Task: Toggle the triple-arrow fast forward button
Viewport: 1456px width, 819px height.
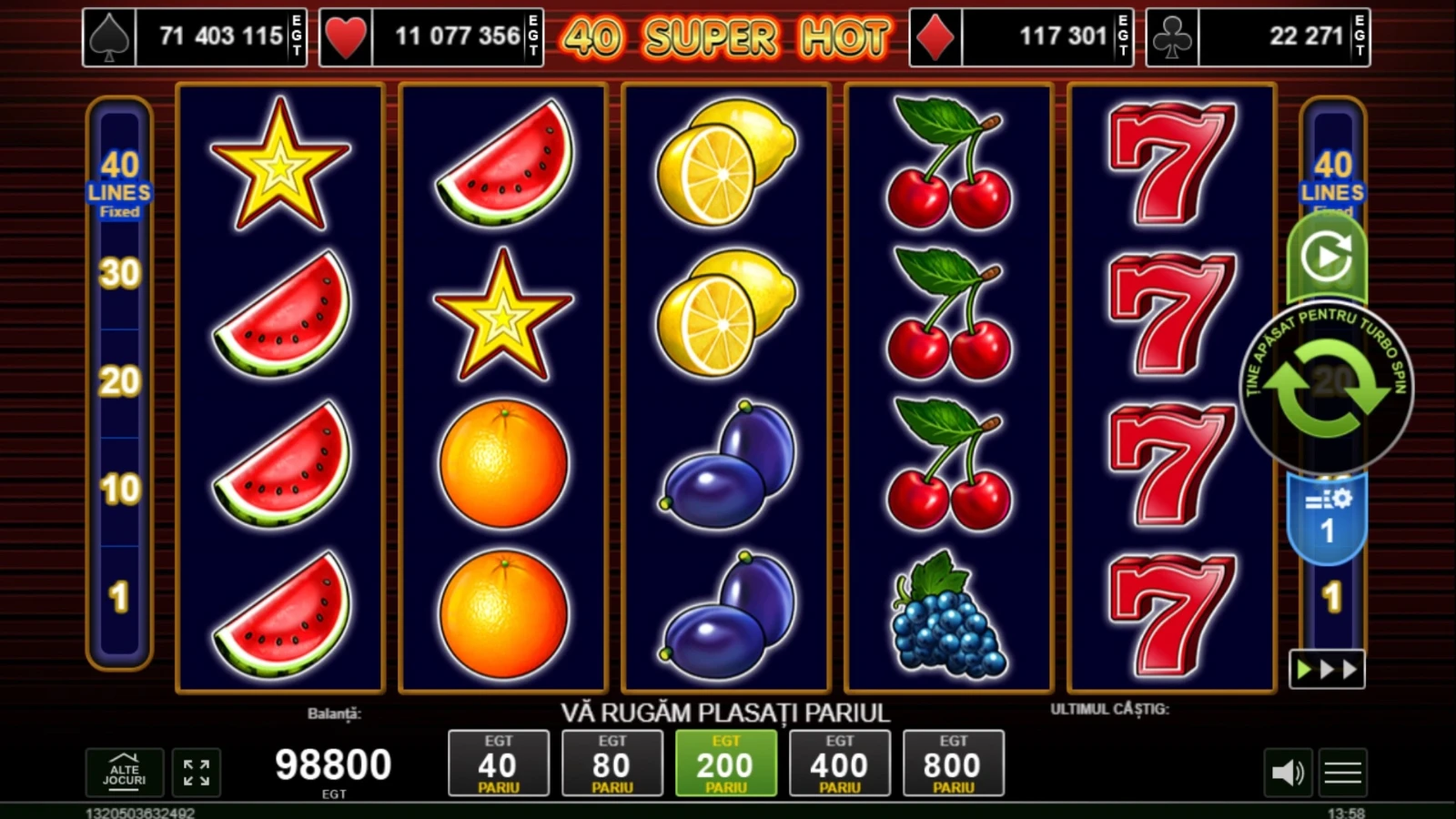Action: tap(1327, 670)
